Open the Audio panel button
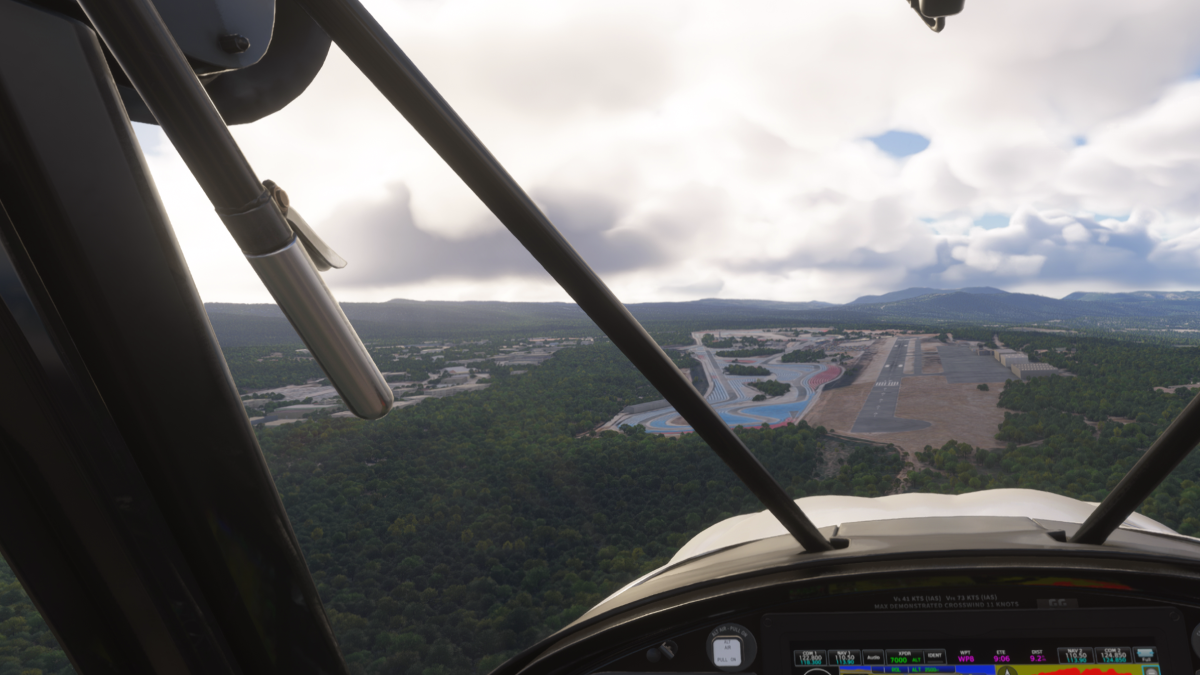The image size is (1200, 675). coord(873,657)
